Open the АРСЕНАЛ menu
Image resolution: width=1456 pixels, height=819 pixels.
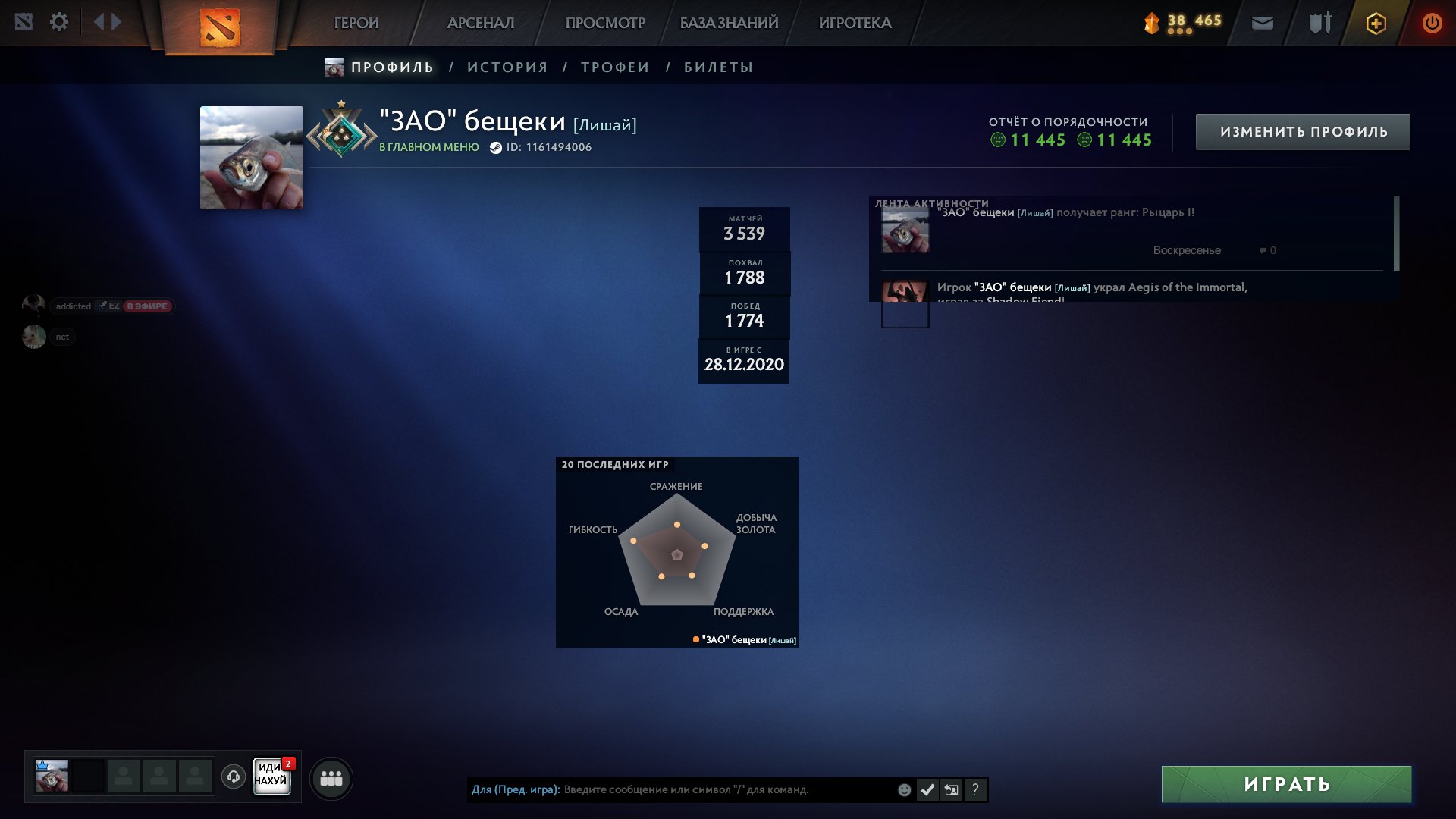click(x=482, y=23)
